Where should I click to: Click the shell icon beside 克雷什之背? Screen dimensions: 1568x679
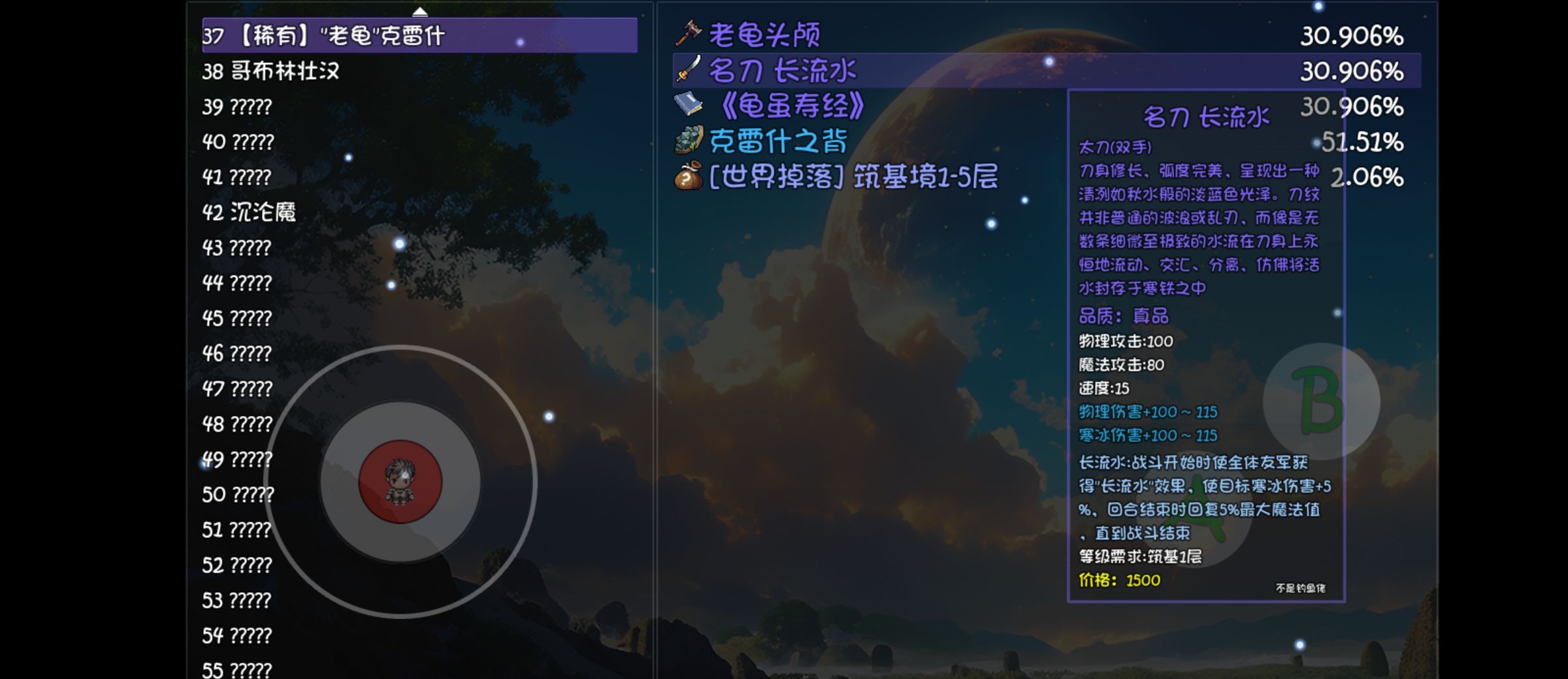(689, 140)
